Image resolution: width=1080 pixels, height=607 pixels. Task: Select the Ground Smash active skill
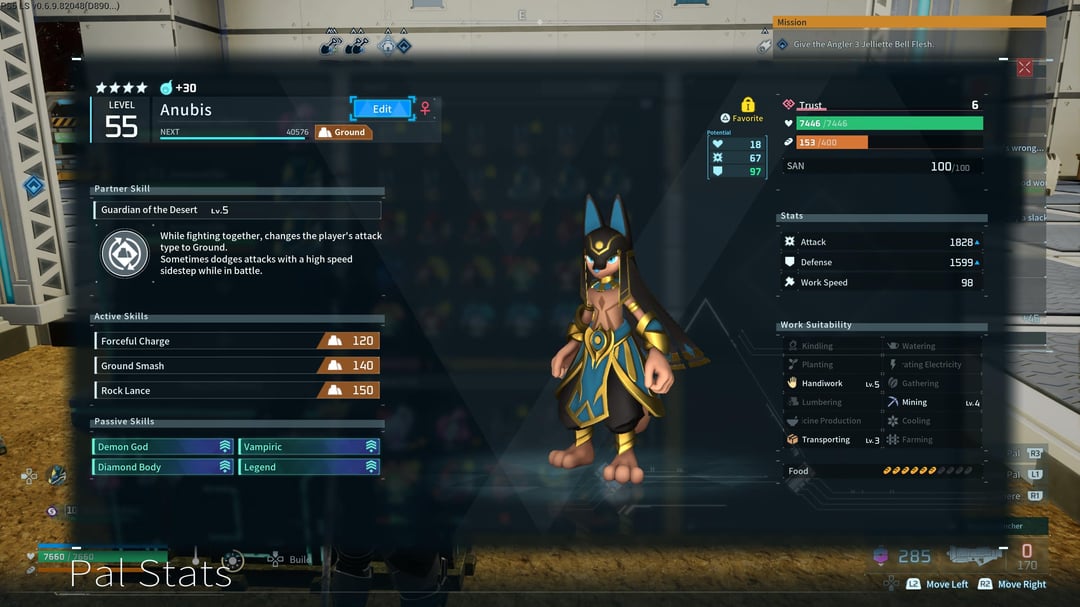point(237,366)
